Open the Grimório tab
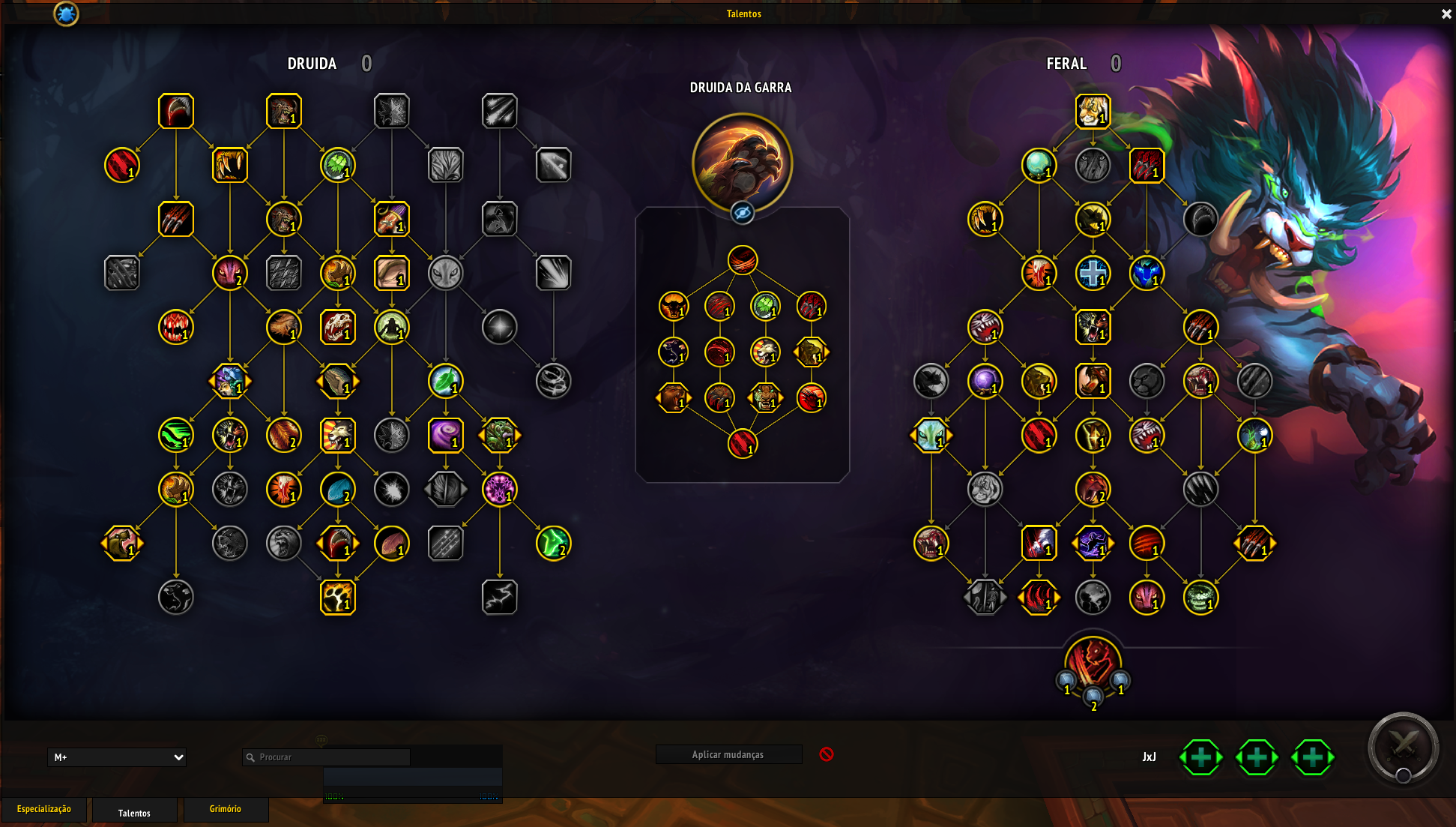This screenshot has height=827, width=1456. (x=226, y=810)
